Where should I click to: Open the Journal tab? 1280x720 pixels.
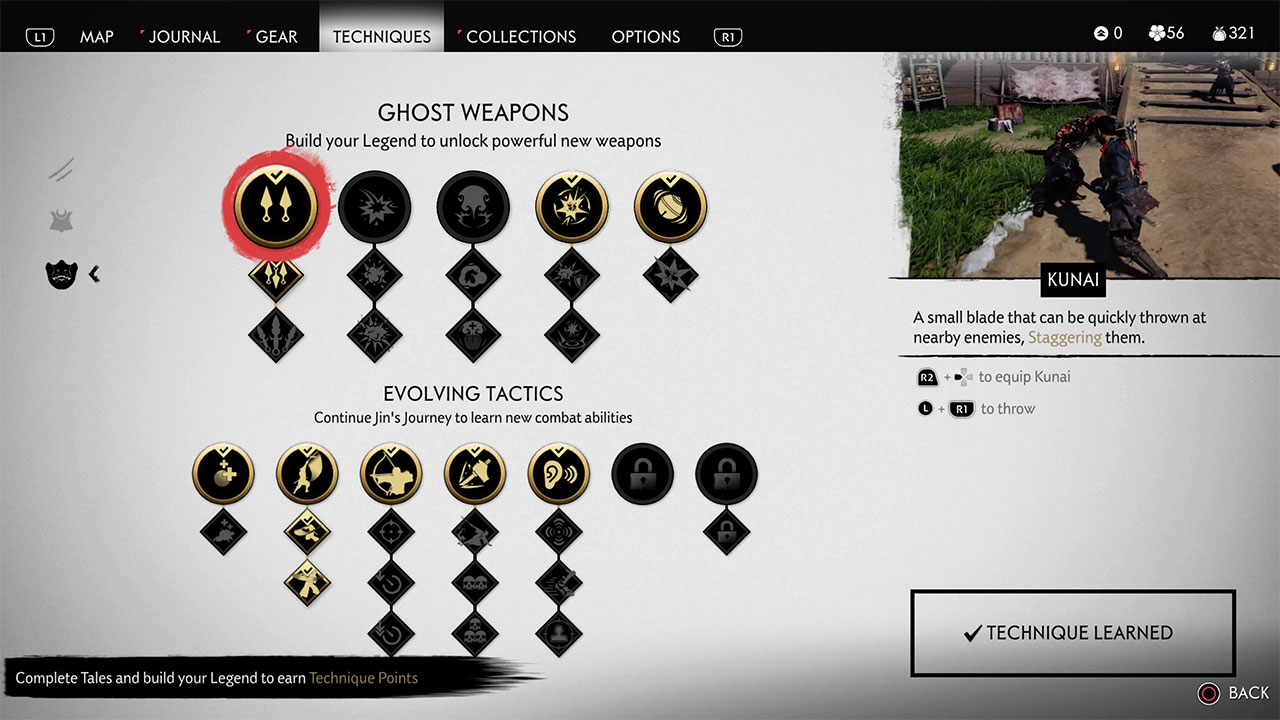(x=184, y=36)
